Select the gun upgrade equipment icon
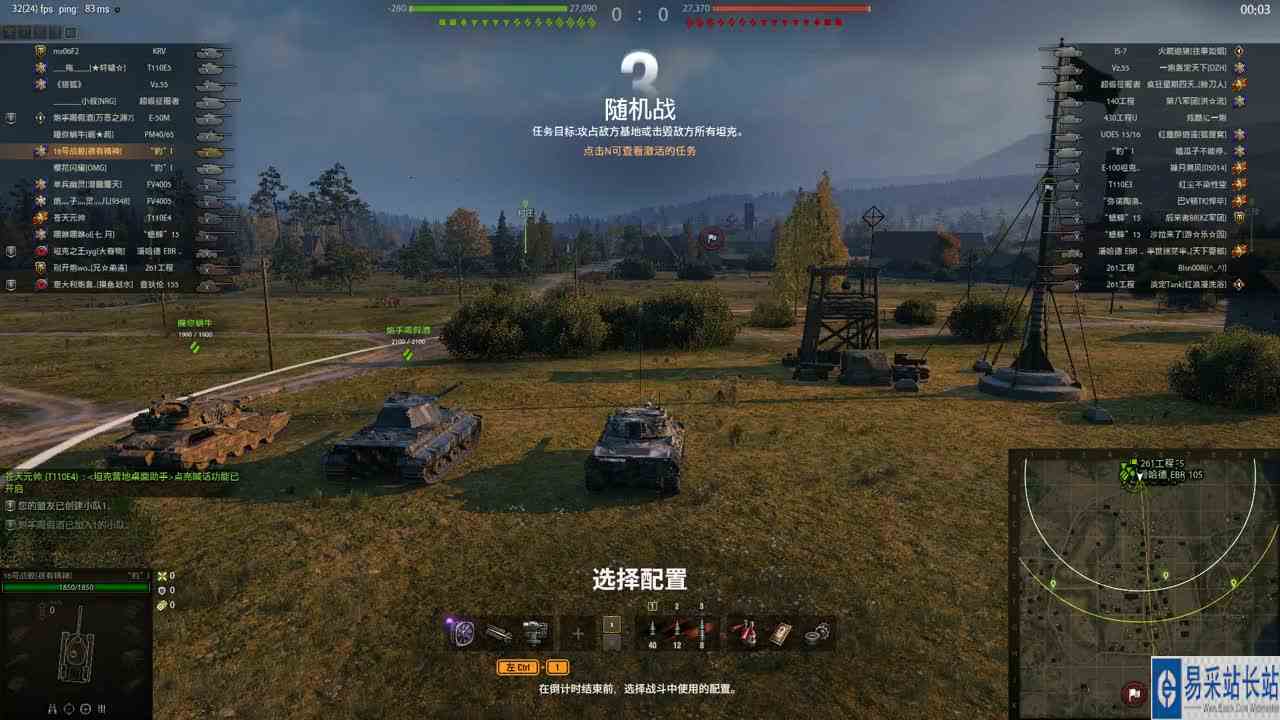Screen dimensions: 1280x720 point(535,630)
